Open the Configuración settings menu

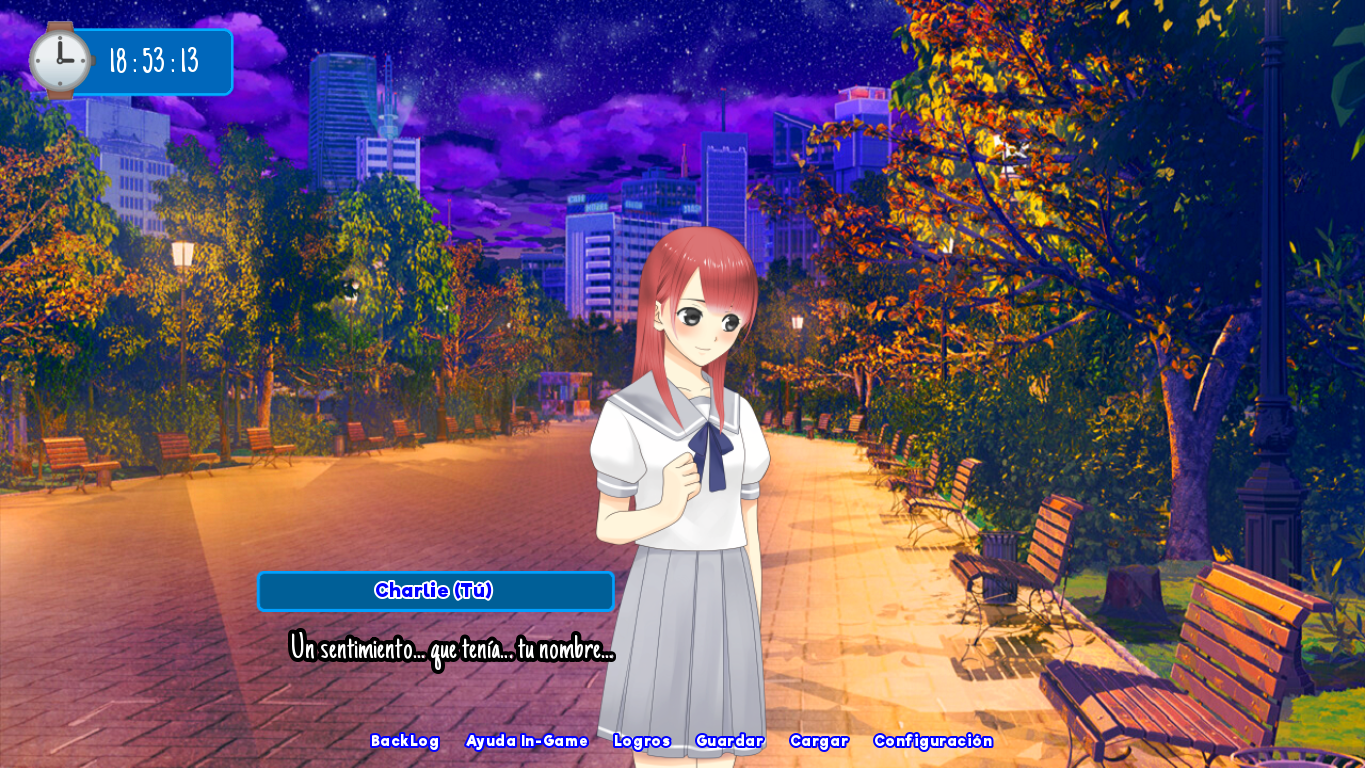tap(933, 741)
